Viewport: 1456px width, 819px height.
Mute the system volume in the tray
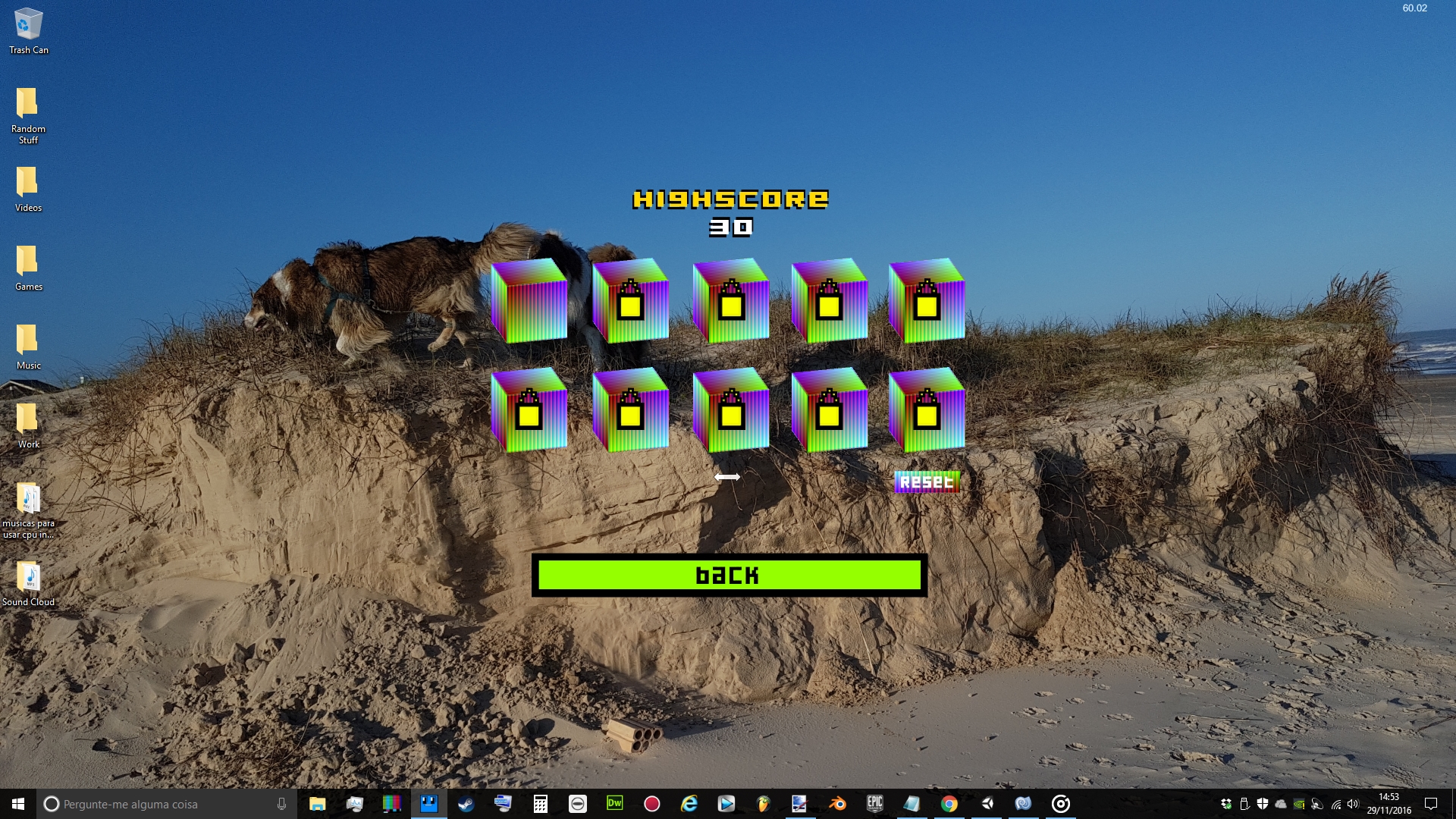coord(1353,805)
